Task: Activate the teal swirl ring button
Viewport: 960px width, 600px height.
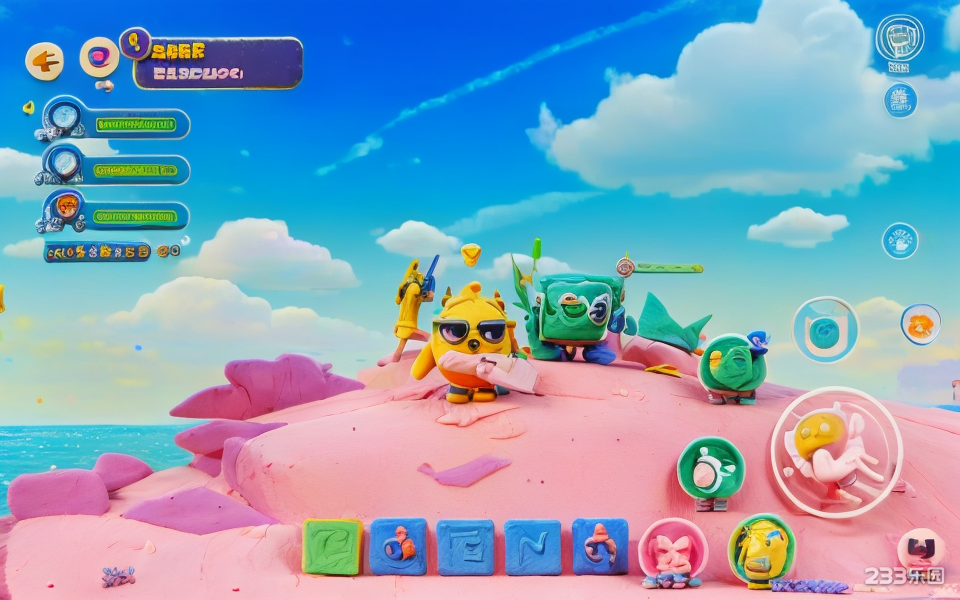Action: click(825, 330)
